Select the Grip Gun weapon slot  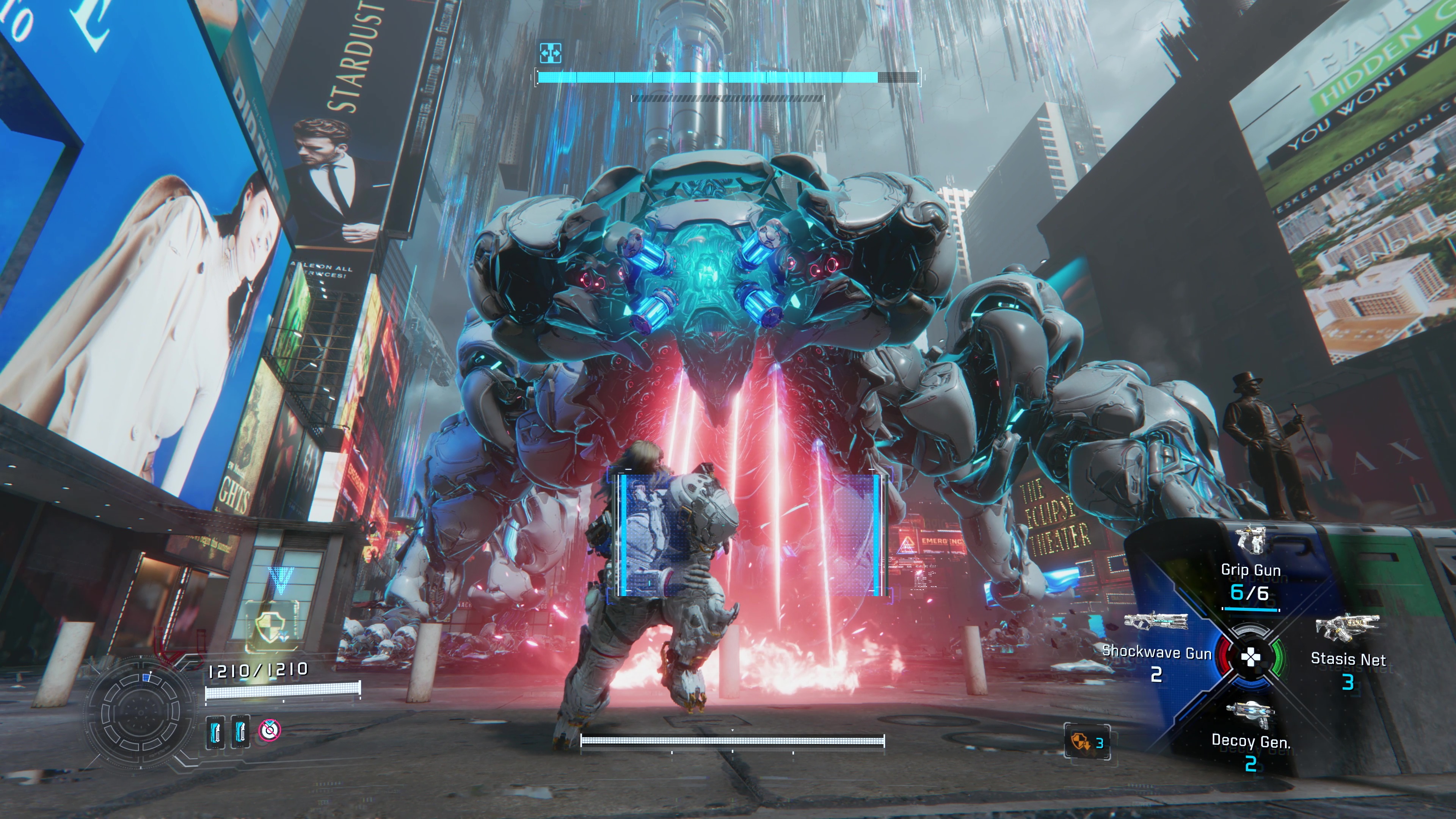click(x=1250, y=568)
